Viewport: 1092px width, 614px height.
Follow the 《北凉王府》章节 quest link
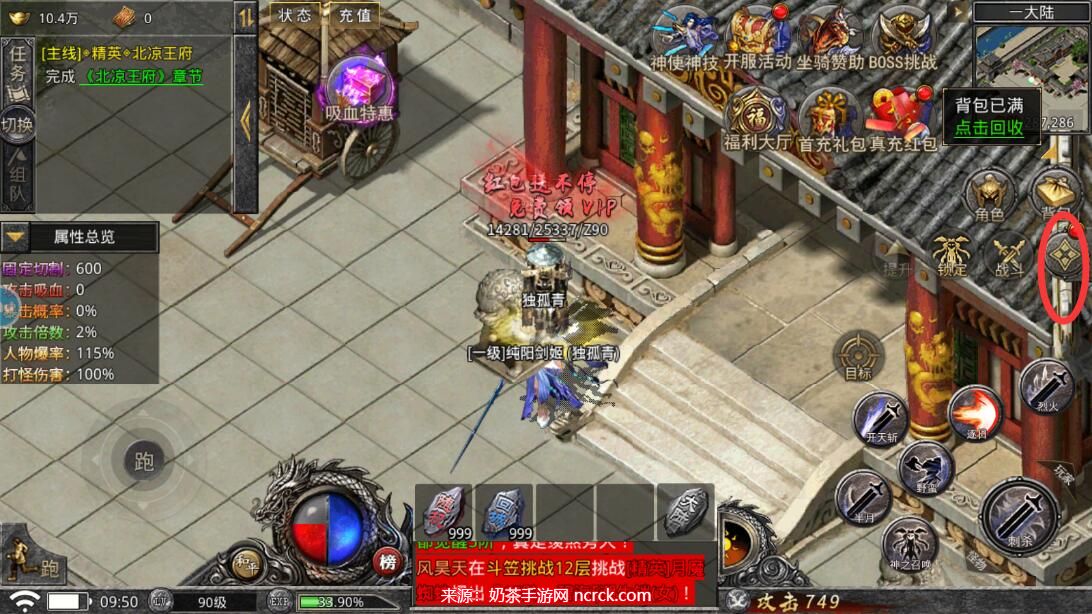[144, 76]
